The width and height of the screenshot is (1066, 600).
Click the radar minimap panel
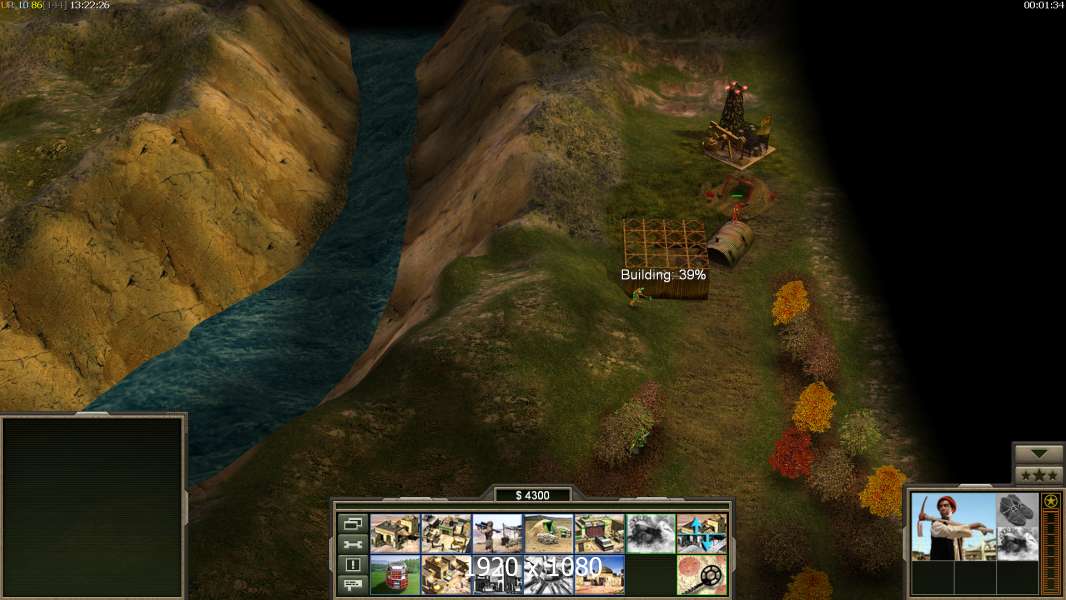tap(93, 507)
